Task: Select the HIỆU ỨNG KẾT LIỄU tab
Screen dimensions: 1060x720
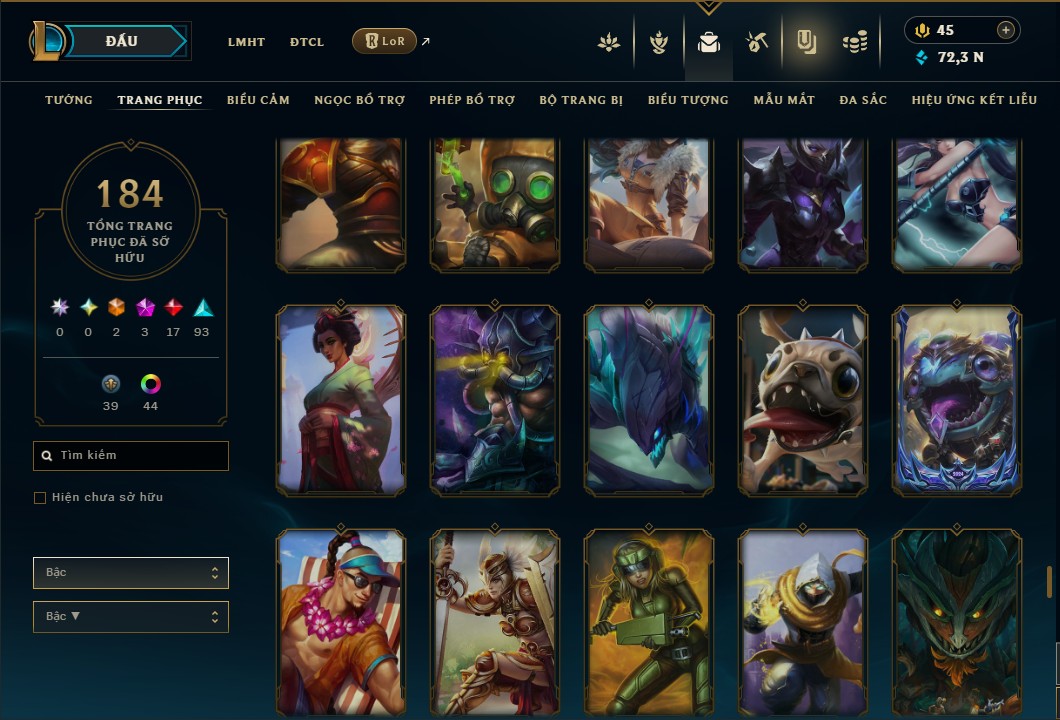Action: point(974,100)
